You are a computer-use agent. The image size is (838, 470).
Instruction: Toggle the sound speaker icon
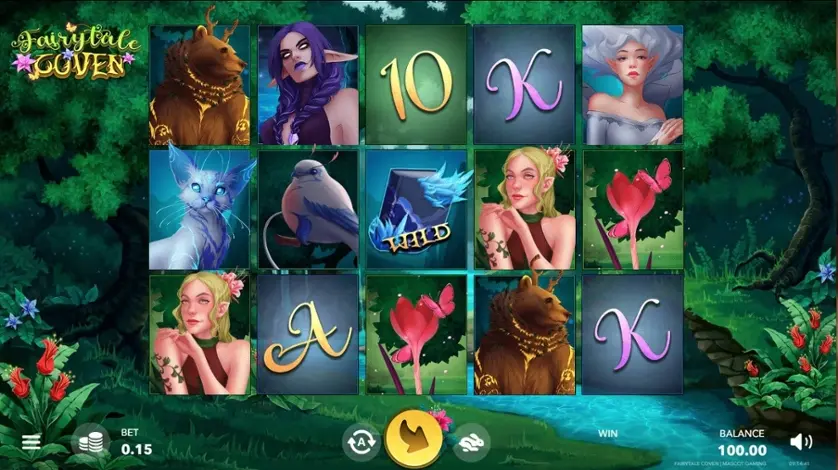[800, 441]
